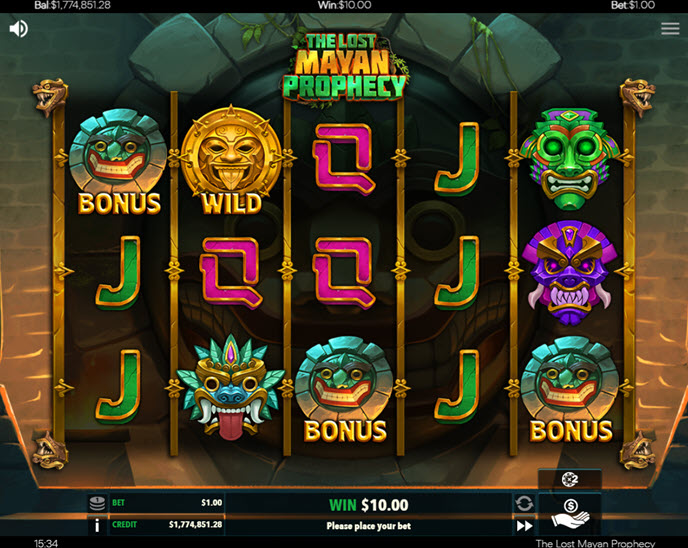Image resolution: width=688 pixels, height=548 pixels.
Task: Activate the fast-forward turbo button
Action: [524, 525]
